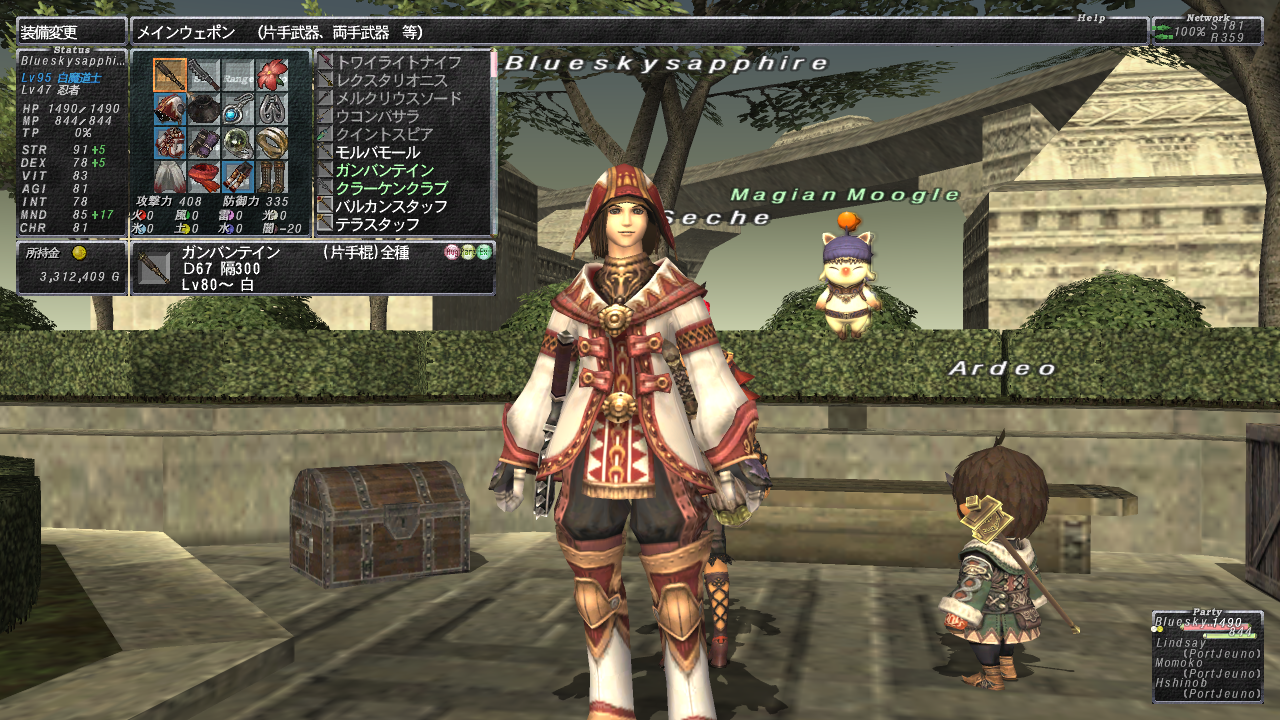This screenshot has height=720, width=1280.
Task: Select the gold ring equipment slot
Action: pyautogui.click(x=272, y=143)
